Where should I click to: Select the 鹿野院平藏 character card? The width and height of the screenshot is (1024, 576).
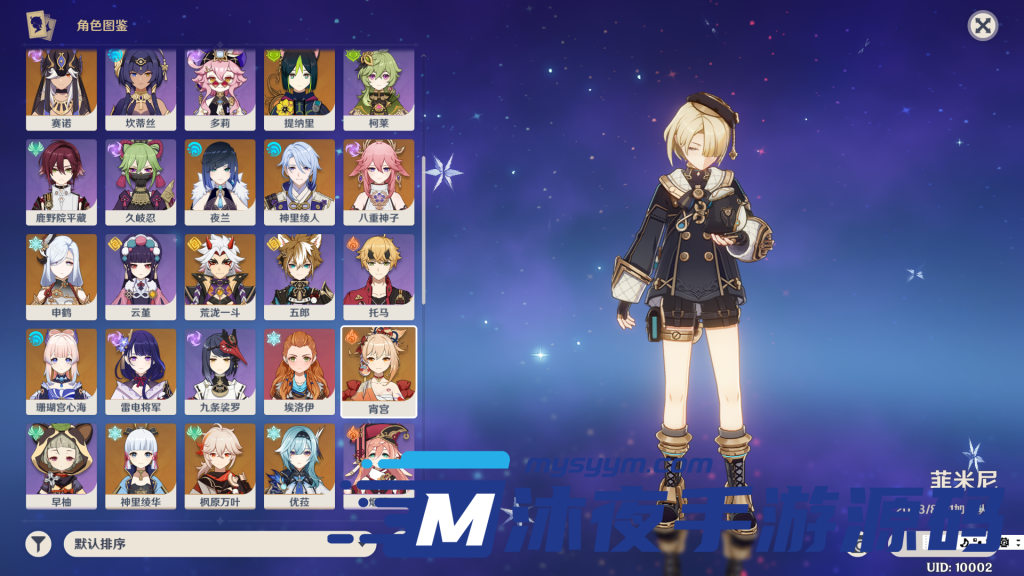pos(61,181)
